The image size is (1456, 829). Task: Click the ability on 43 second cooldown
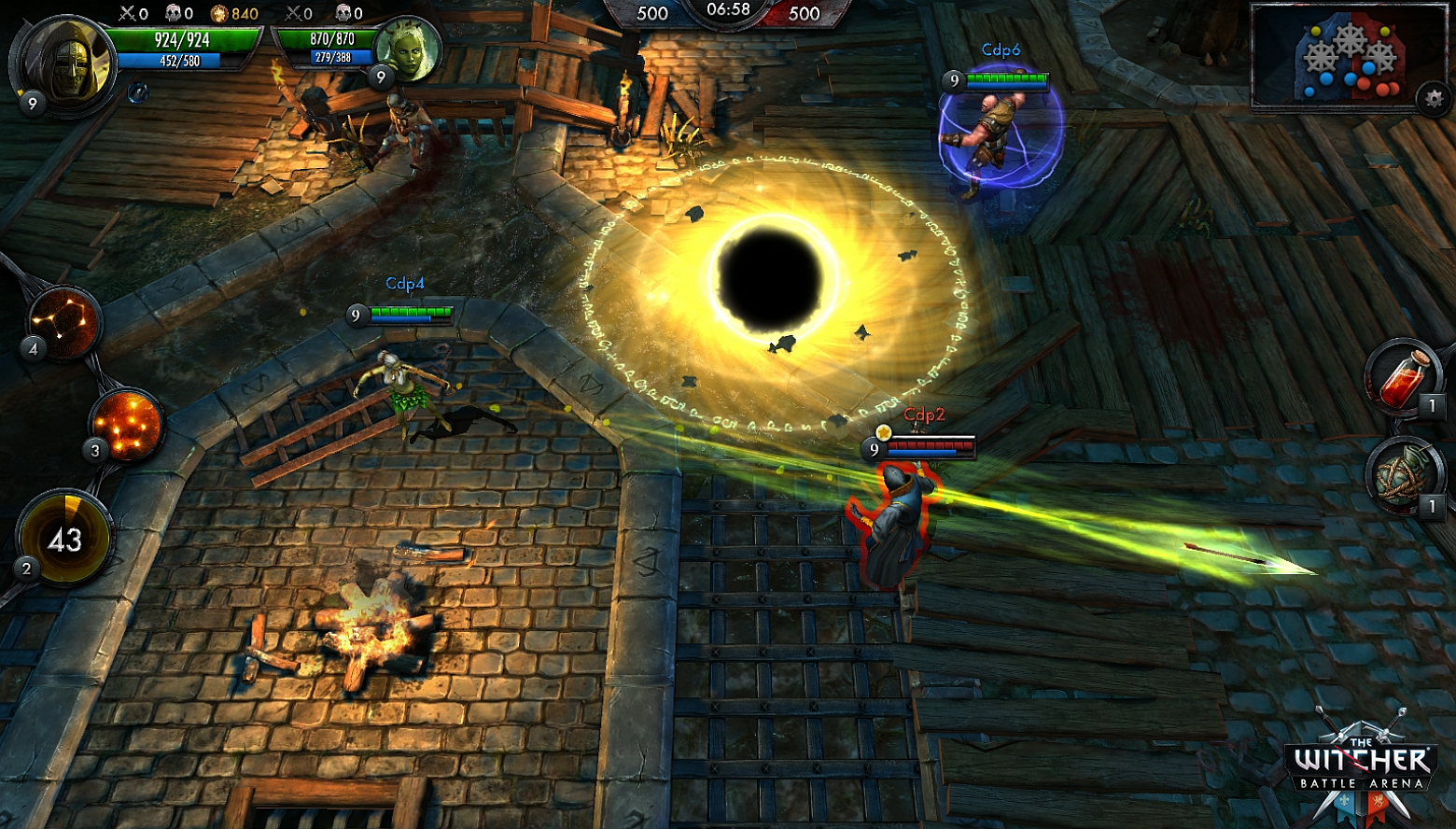[64, 539]
